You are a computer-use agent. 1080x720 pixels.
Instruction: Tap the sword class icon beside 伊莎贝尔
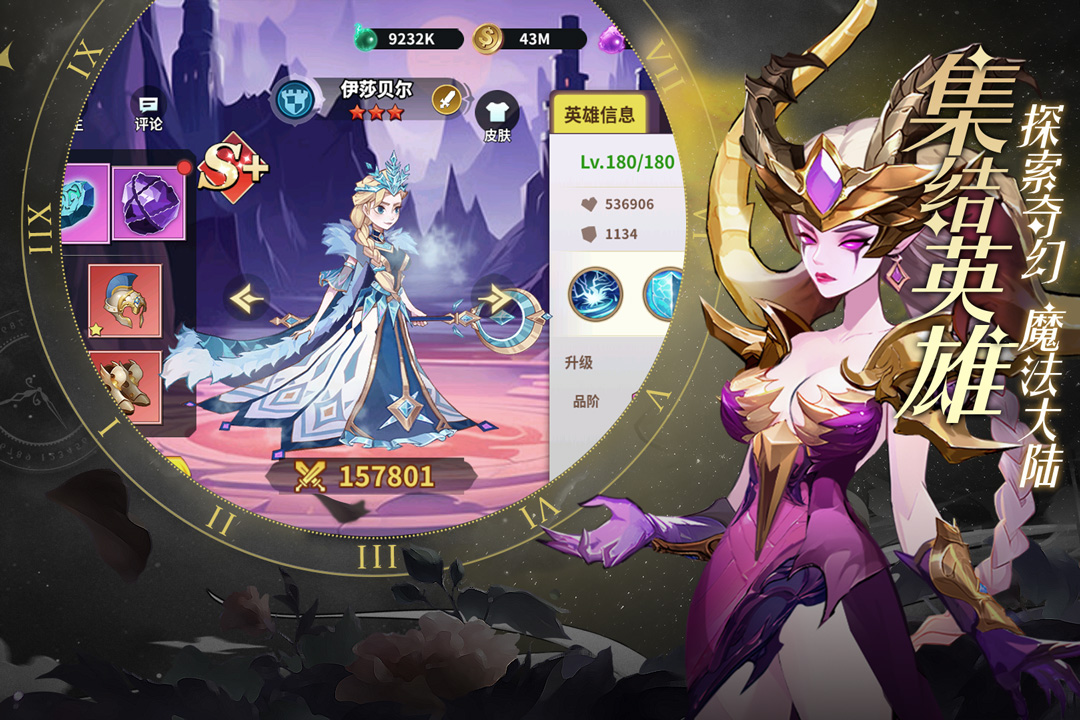[x=446, y=99]
